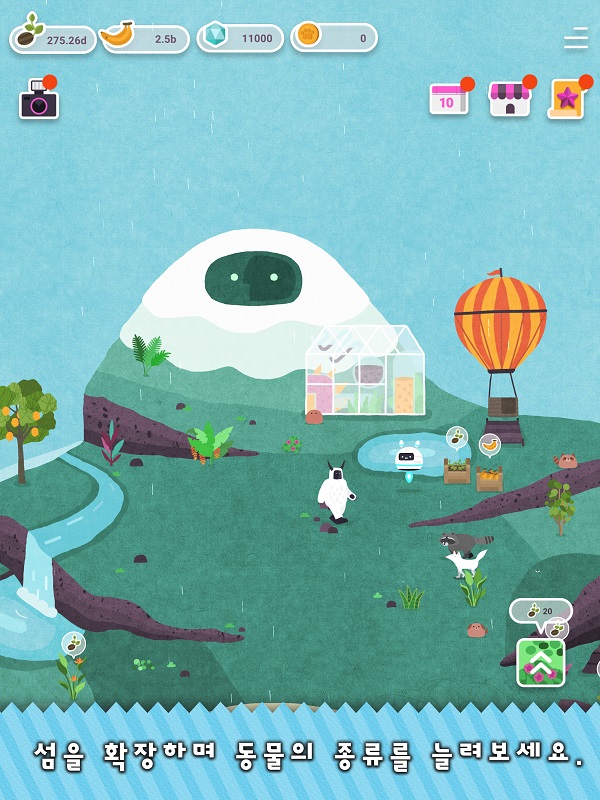Open the camera photo mode
The image size is (600, 800).
39,102
